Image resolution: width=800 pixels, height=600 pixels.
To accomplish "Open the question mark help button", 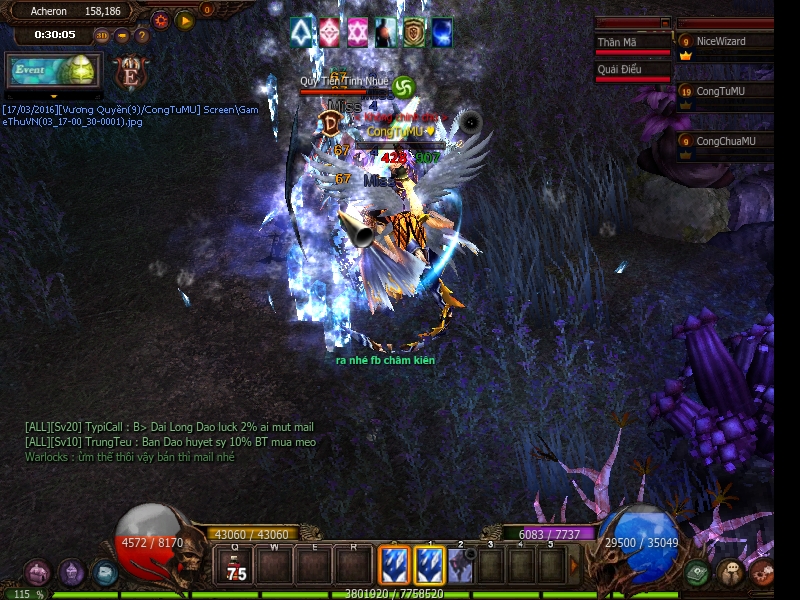I will (142, 36).
